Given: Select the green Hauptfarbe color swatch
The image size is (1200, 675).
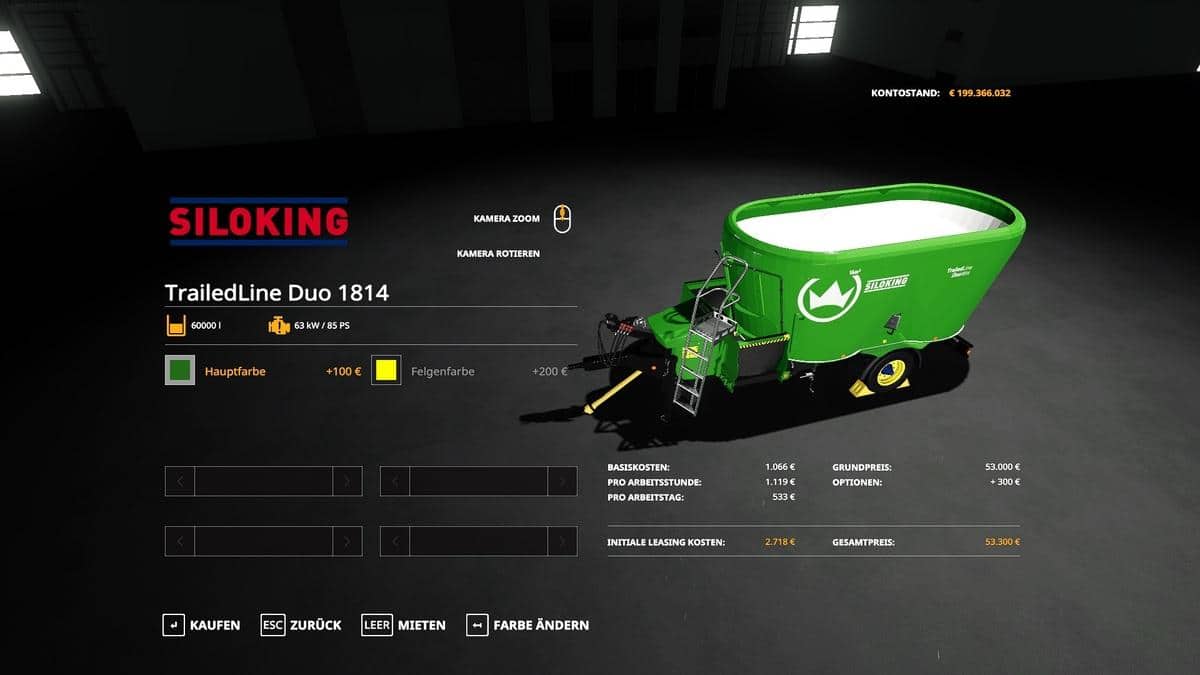Looking at the screenshot, I should 180,371.
